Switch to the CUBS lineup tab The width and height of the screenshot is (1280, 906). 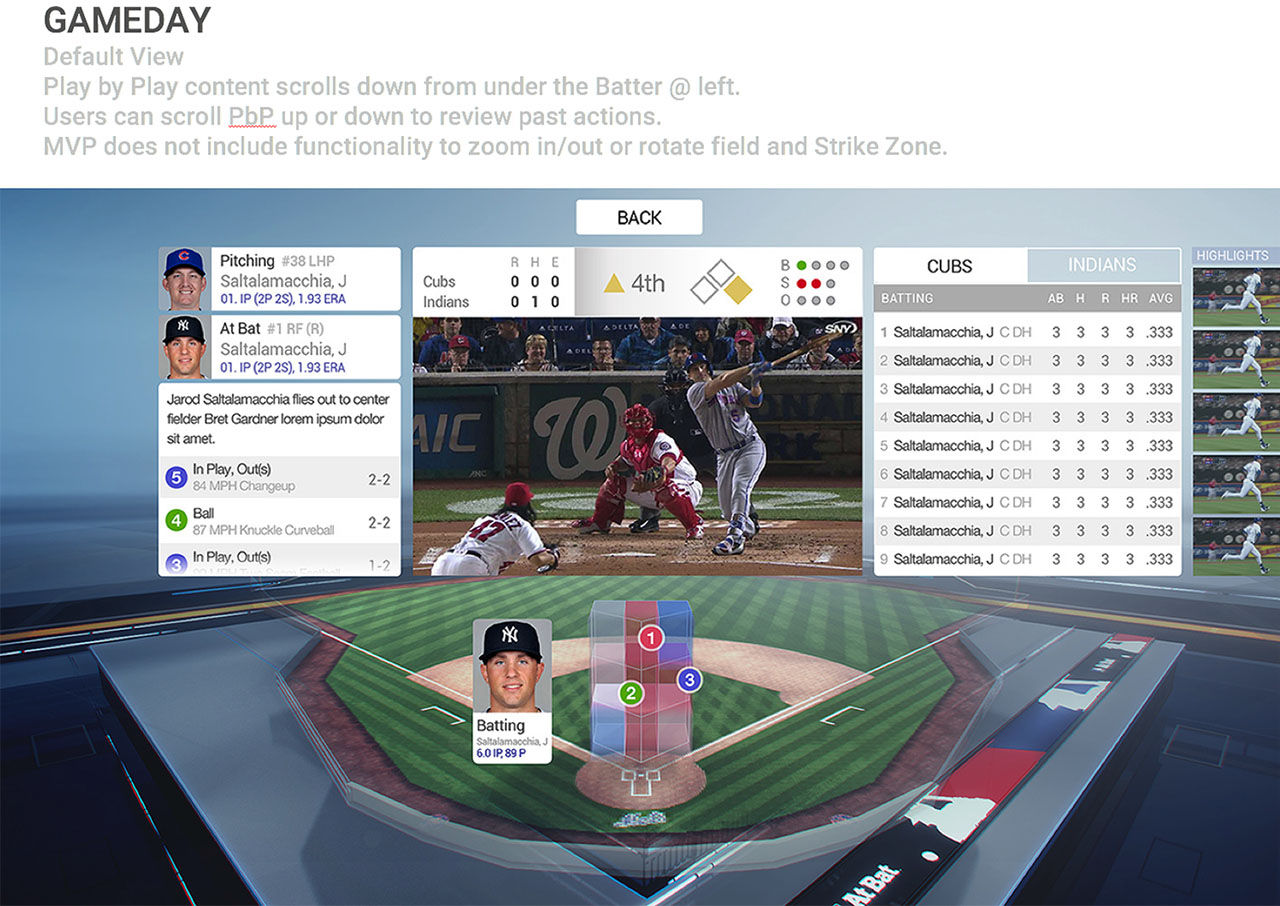click(949, 266)
